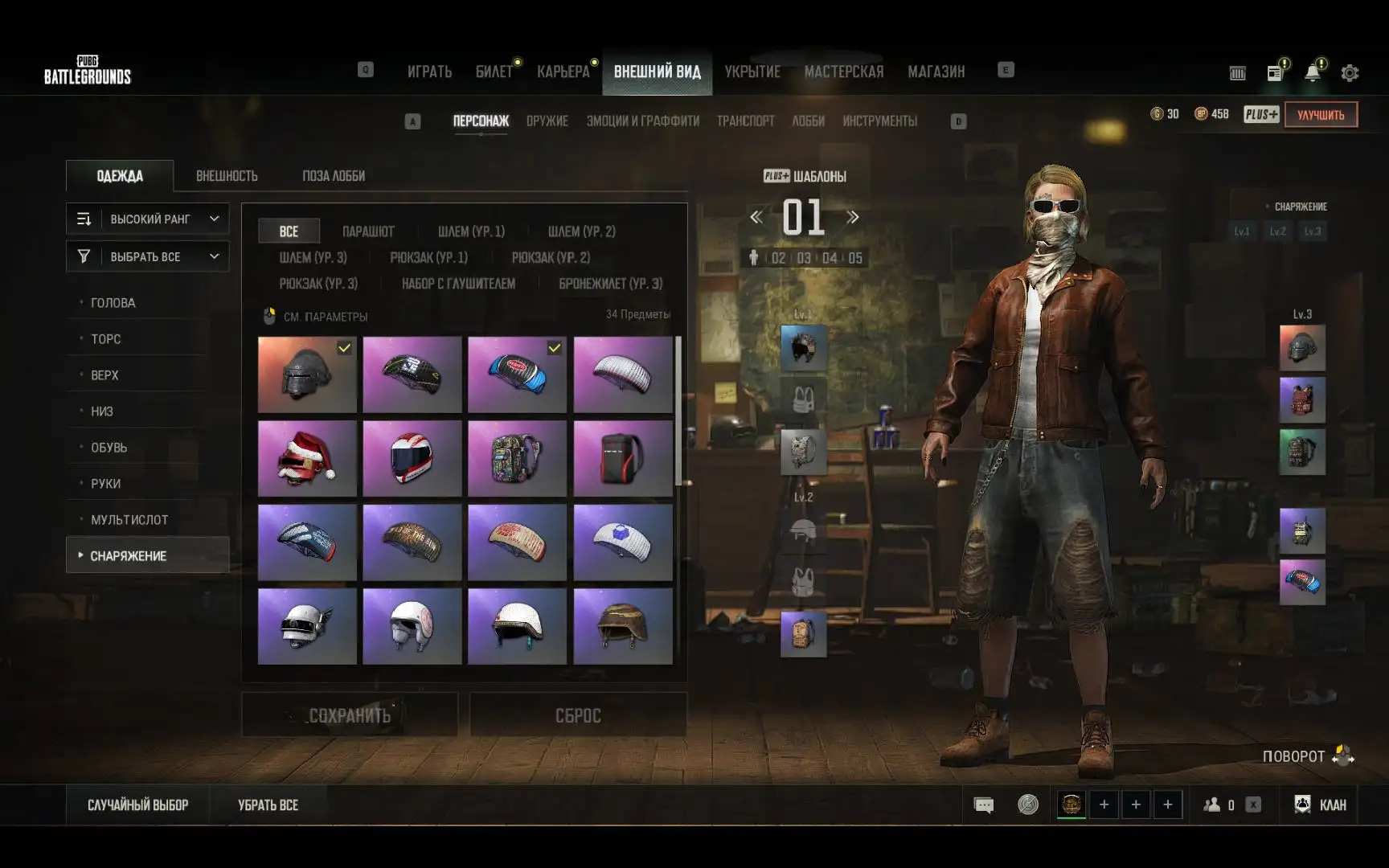Open the МАСТЕРСКАЯ section
The height and width of the screenshot is (868, 1389).
843,72
